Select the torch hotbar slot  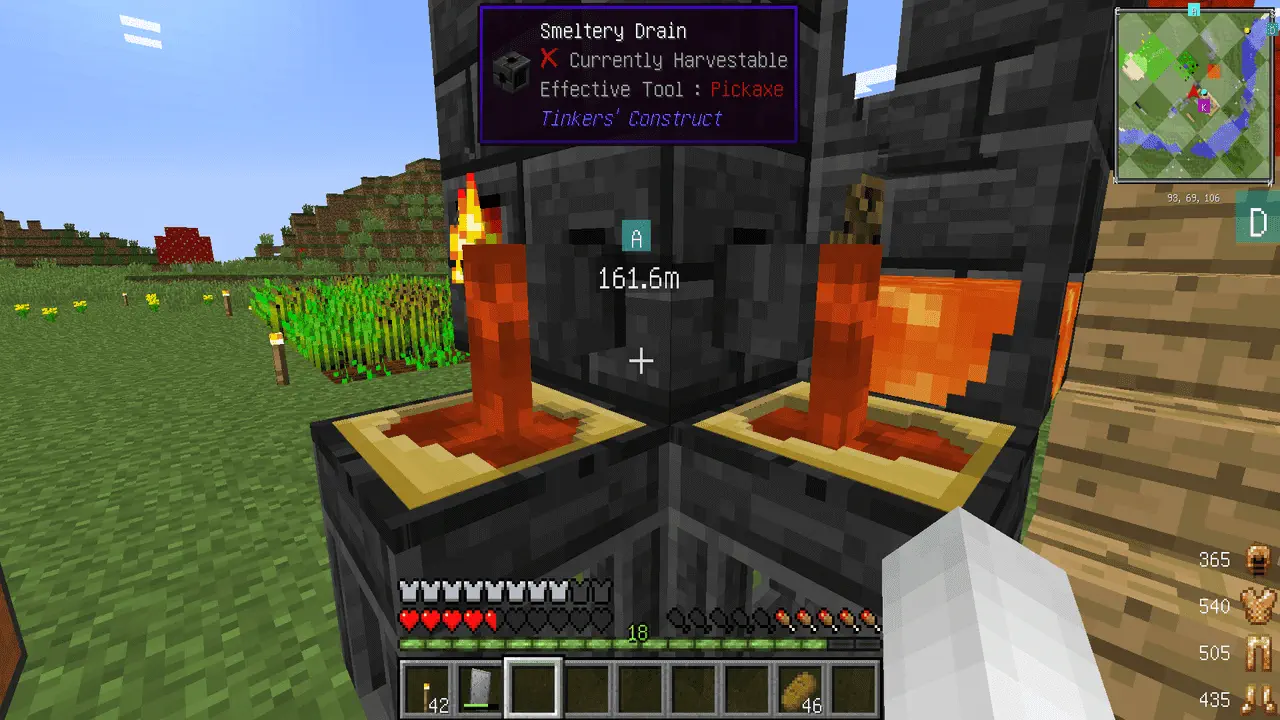coord(426,689)
